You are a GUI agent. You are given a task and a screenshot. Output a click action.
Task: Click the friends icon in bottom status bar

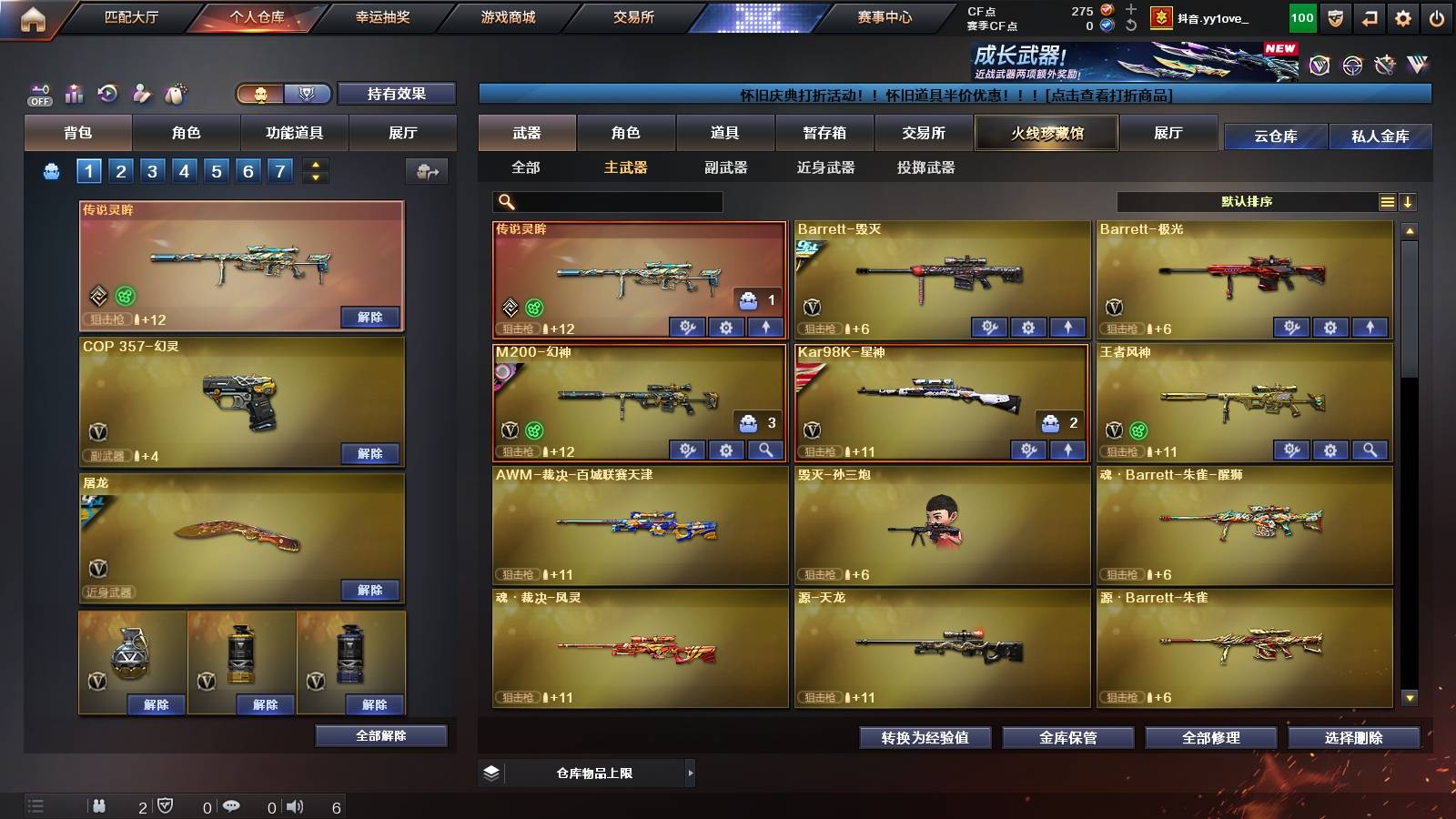[99, 805]
